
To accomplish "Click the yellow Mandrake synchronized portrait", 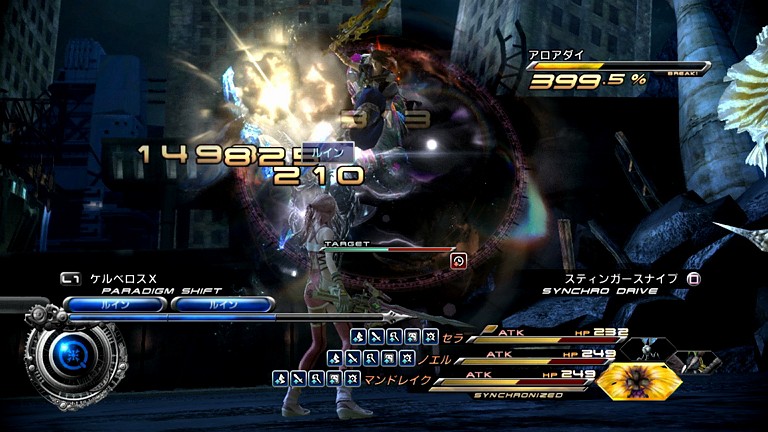I will 638,380.
